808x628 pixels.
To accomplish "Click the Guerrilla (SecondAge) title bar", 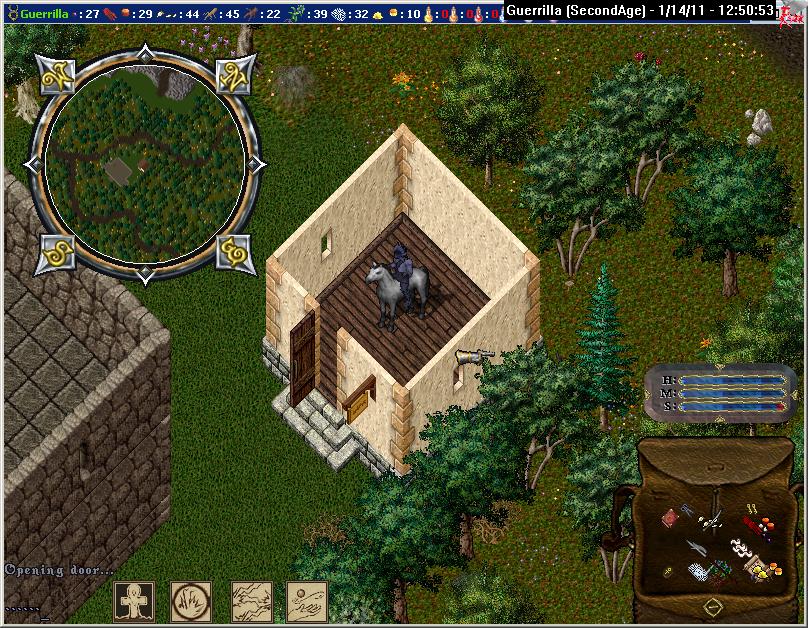I will click(x=640, y=11).
